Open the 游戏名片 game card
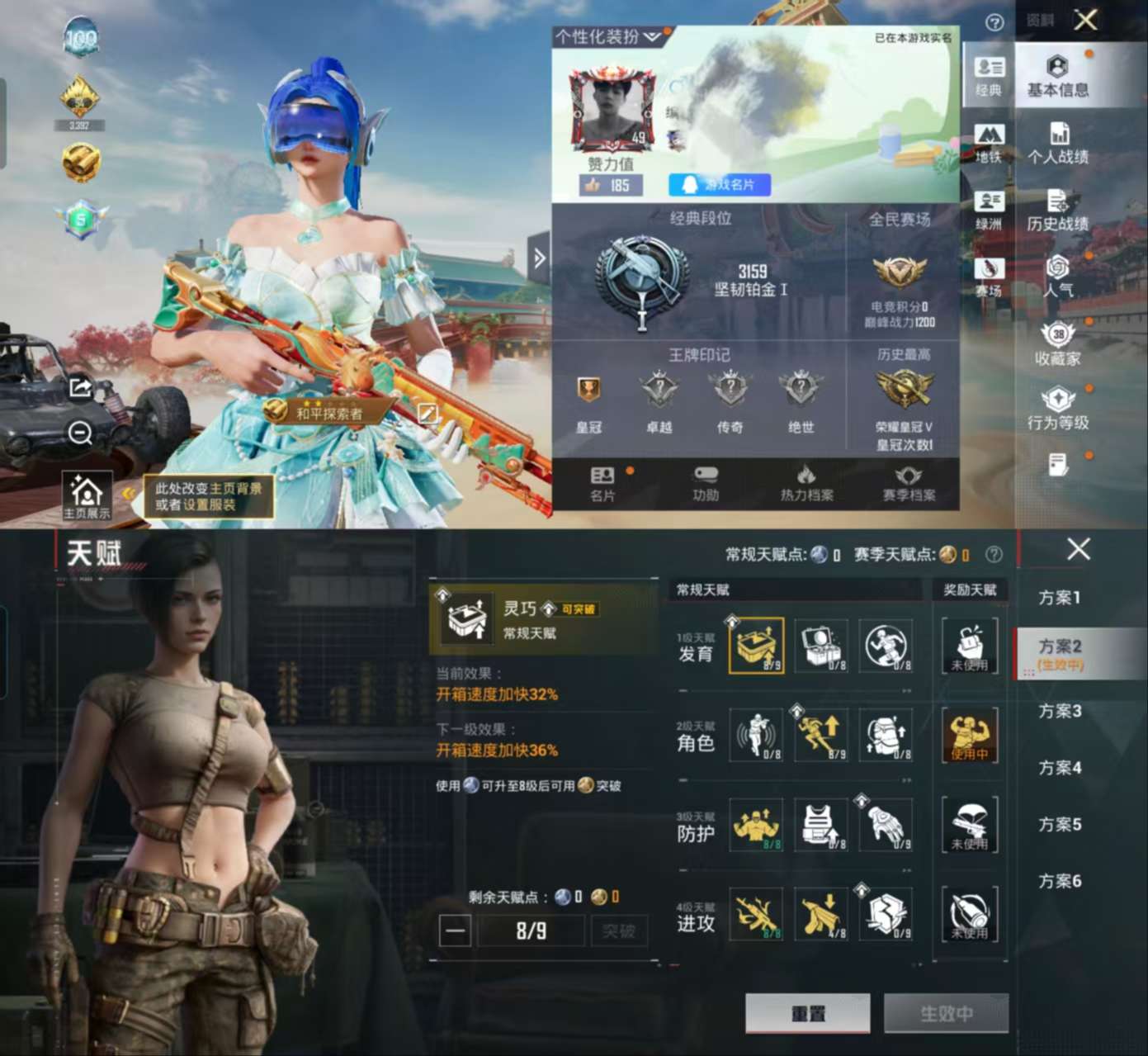The image size is (1148, 1056). pyautogui.click(x=720, y=185)
